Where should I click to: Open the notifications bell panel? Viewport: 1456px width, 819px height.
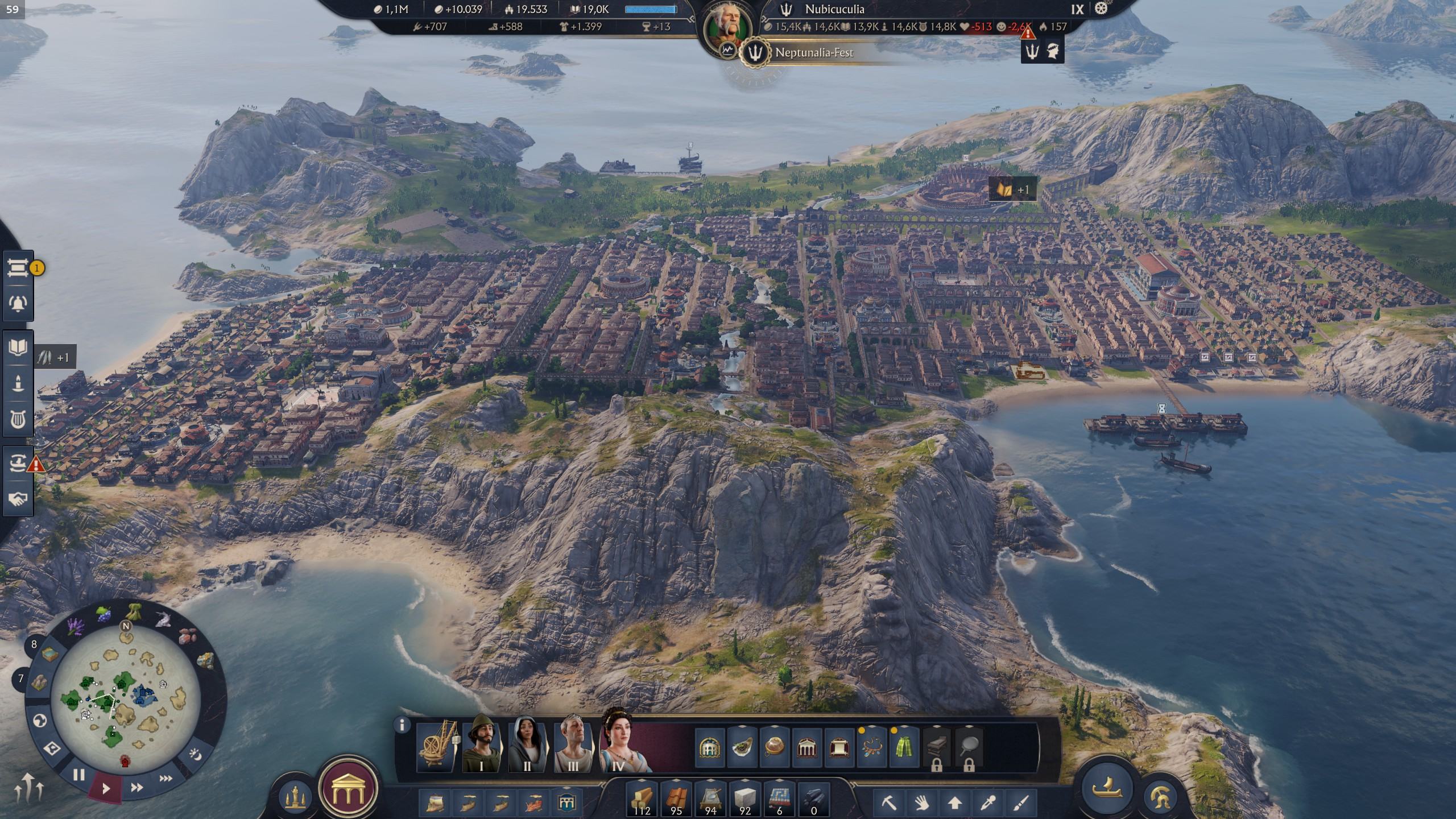(18, 303)
